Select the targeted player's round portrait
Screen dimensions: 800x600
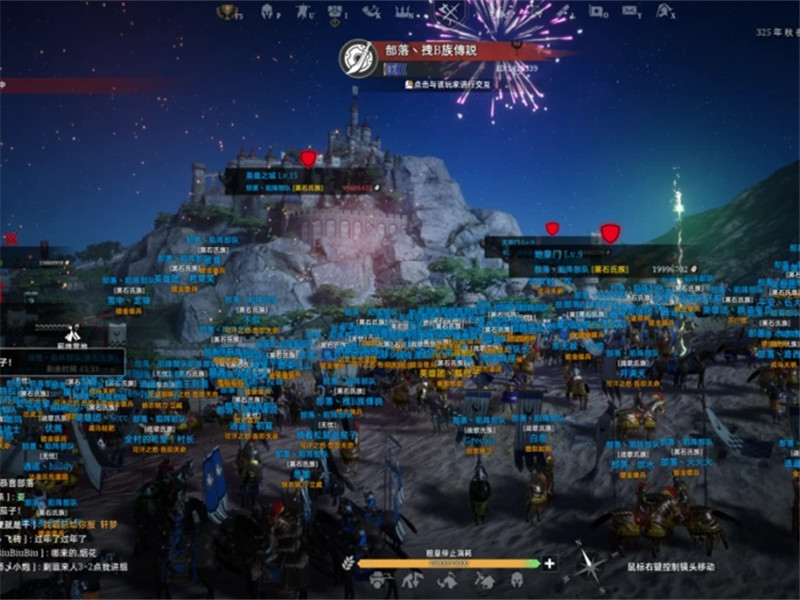[x=357, y=58]
